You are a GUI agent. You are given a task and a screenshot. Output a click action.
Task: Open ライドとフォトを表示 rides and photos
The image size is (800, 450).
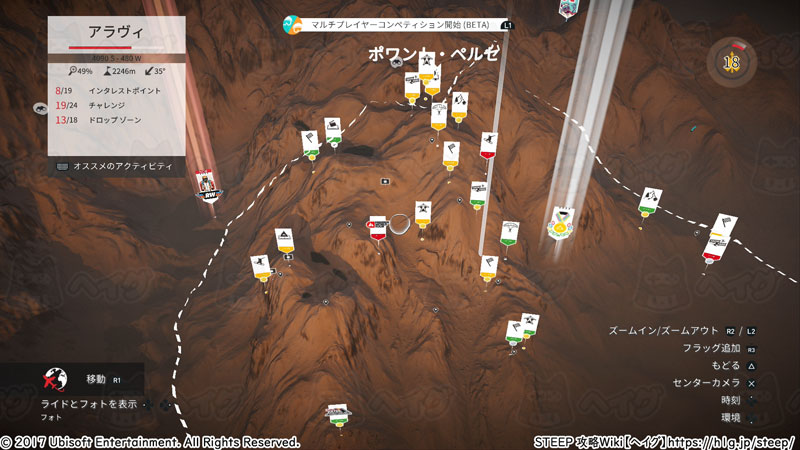(x=88, y=404)
